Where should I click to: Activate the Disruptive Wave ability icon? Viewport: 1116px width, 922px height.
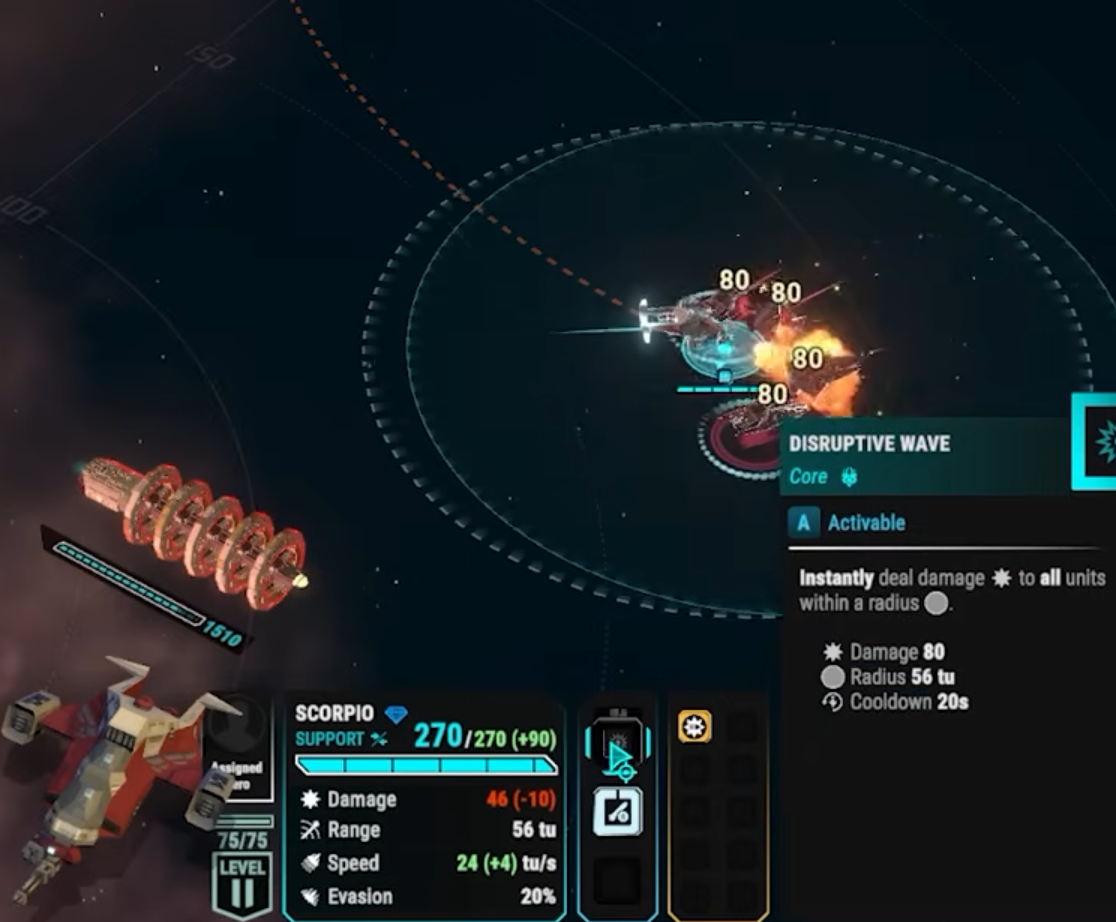tap(1098, 440)
